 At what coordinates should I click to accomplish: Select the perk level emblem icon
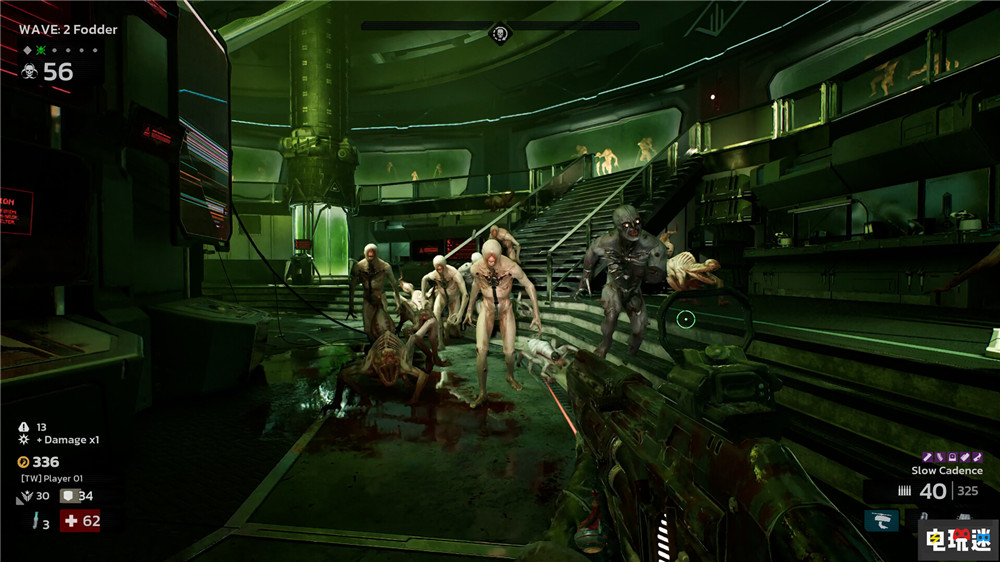coord(26,496)
